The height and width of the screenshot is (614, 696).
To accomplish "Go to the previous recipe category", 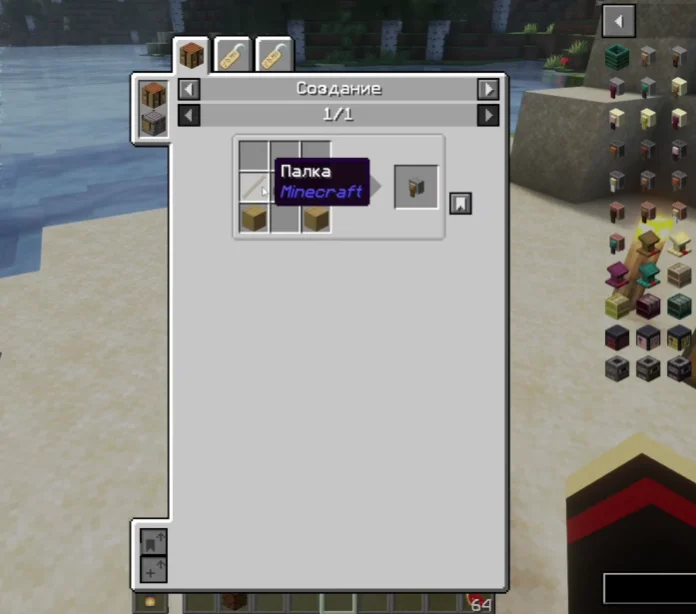I will tap(189, 89).
